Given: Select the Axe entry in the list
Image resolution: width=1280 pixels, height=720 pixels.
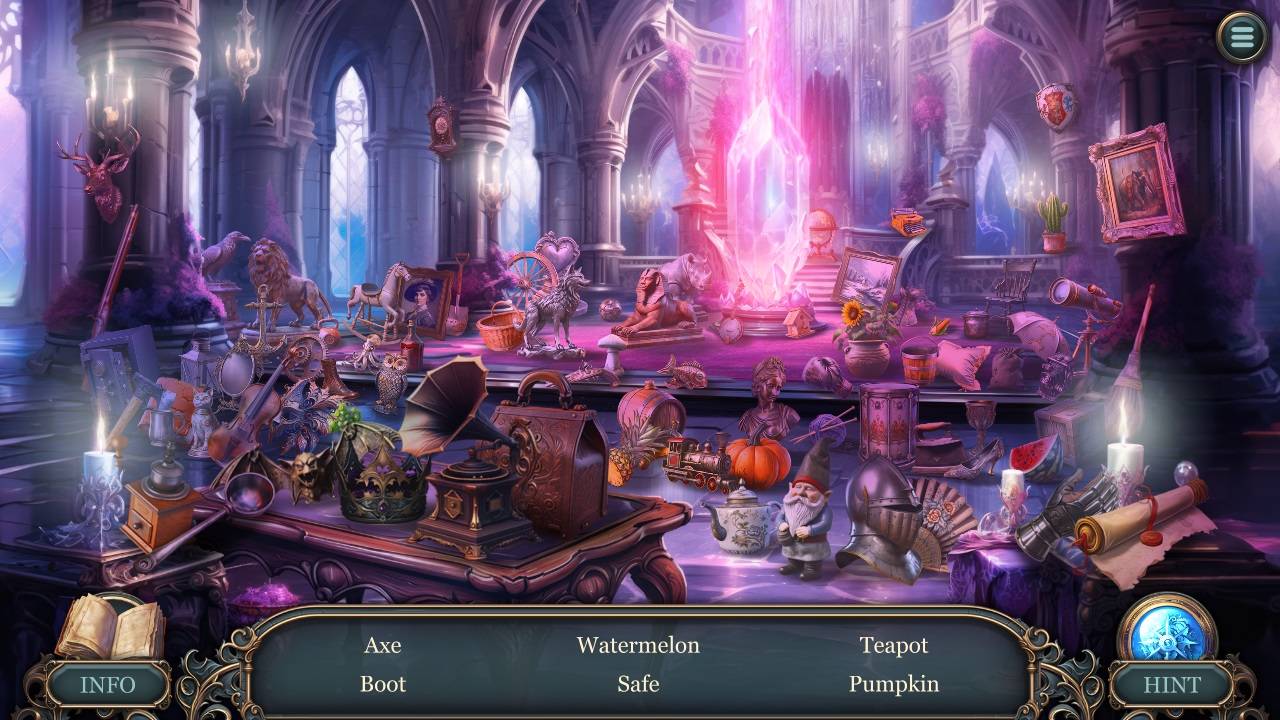Looking at the screenshot, I should click(383, 645).
